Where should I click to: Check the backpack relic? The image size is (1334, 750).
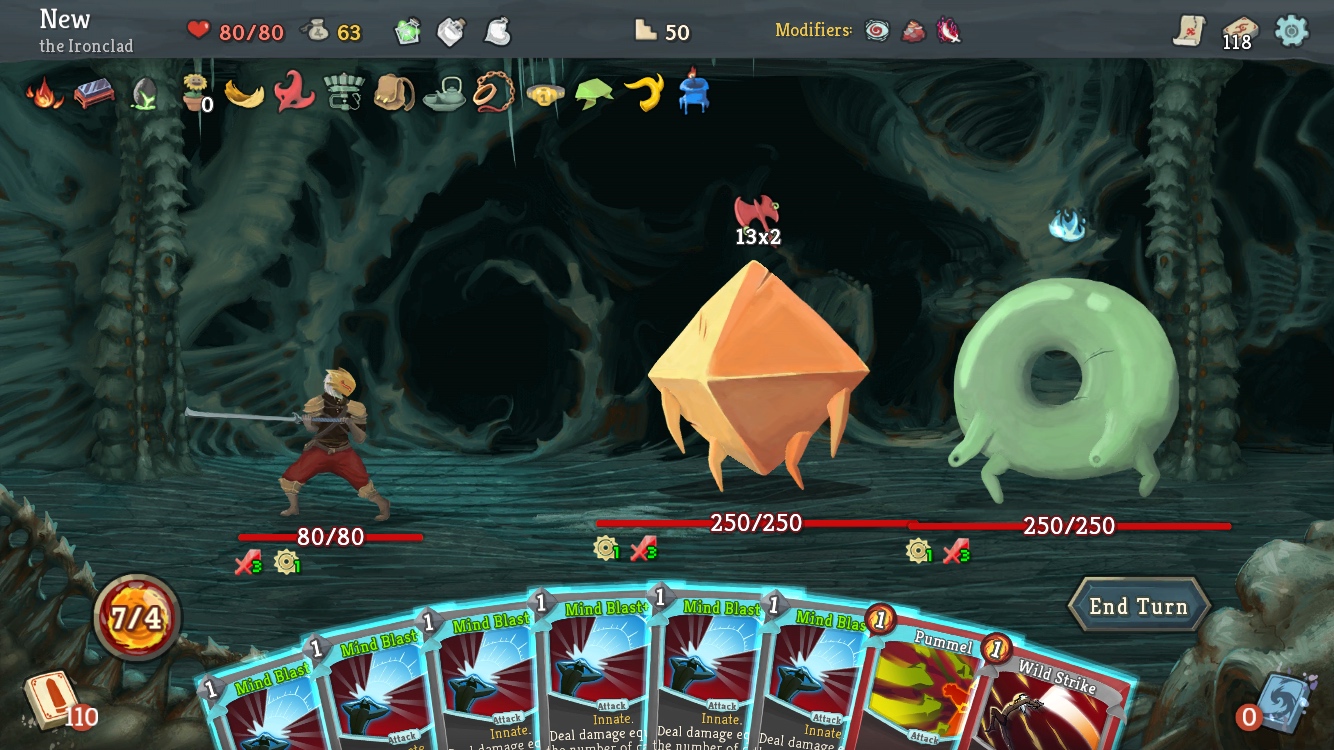pos(394,93)
